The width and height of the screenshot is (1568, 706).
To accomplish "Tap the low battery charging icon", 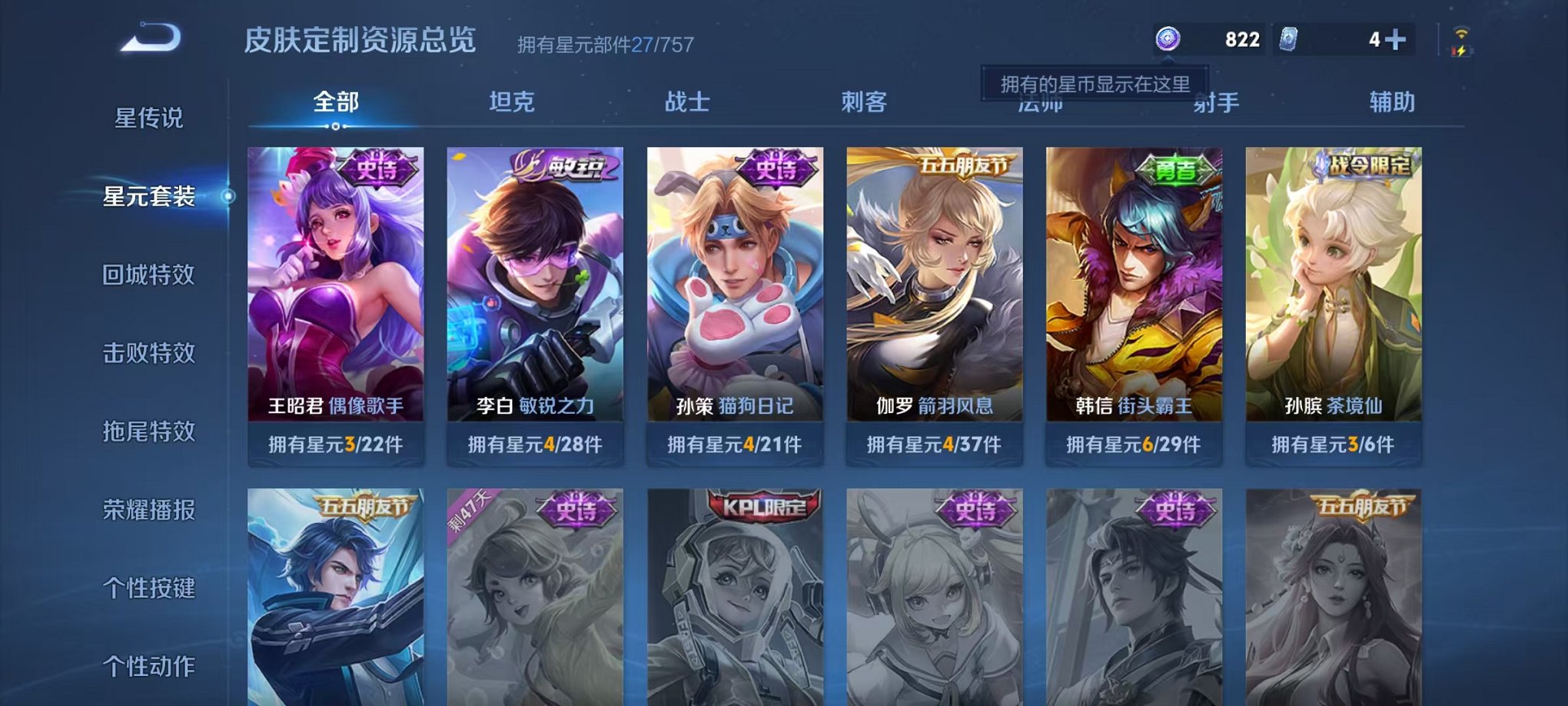I will (1461, 52).
